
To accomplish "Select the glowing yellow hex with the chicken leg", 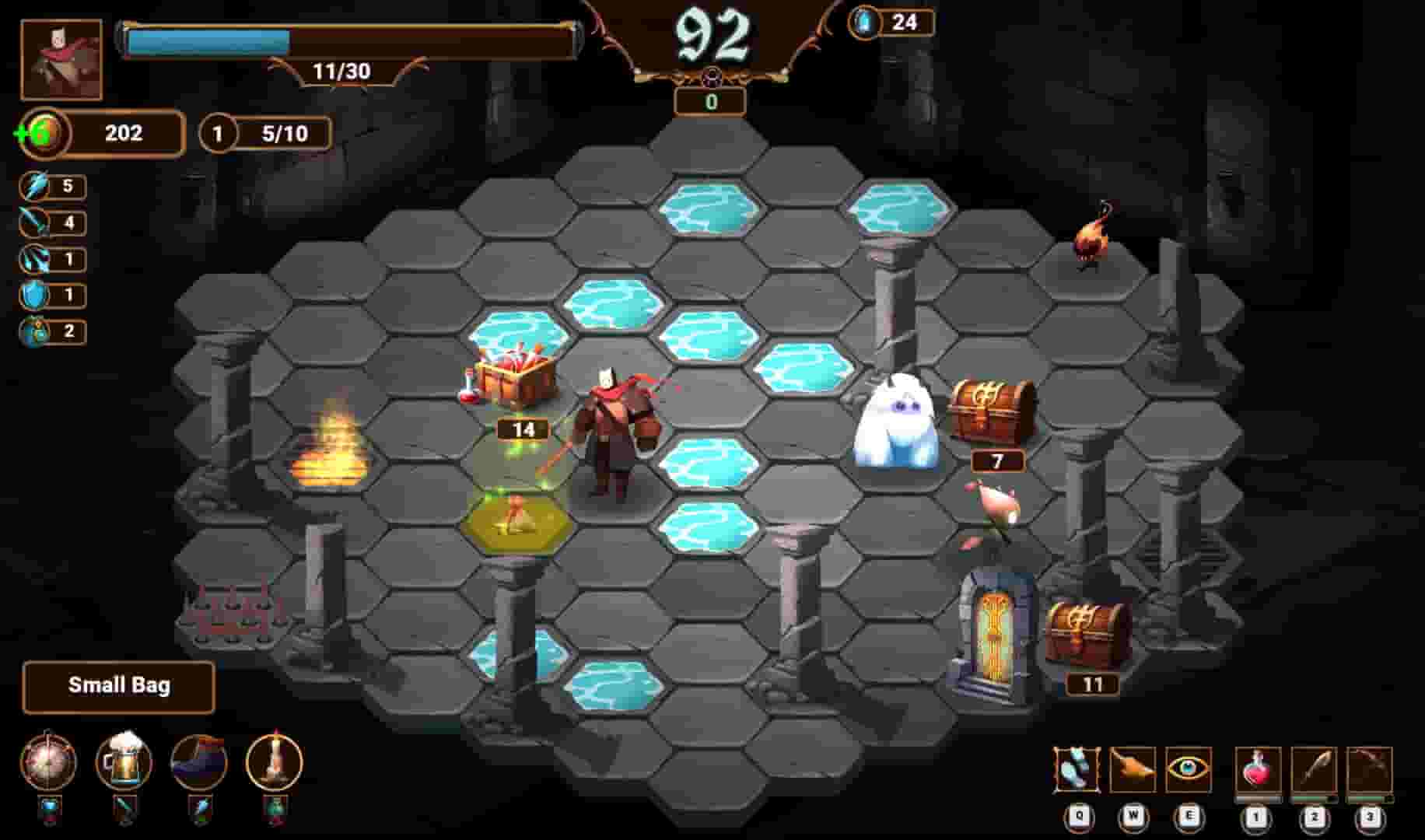I will (x=520, y=520).
